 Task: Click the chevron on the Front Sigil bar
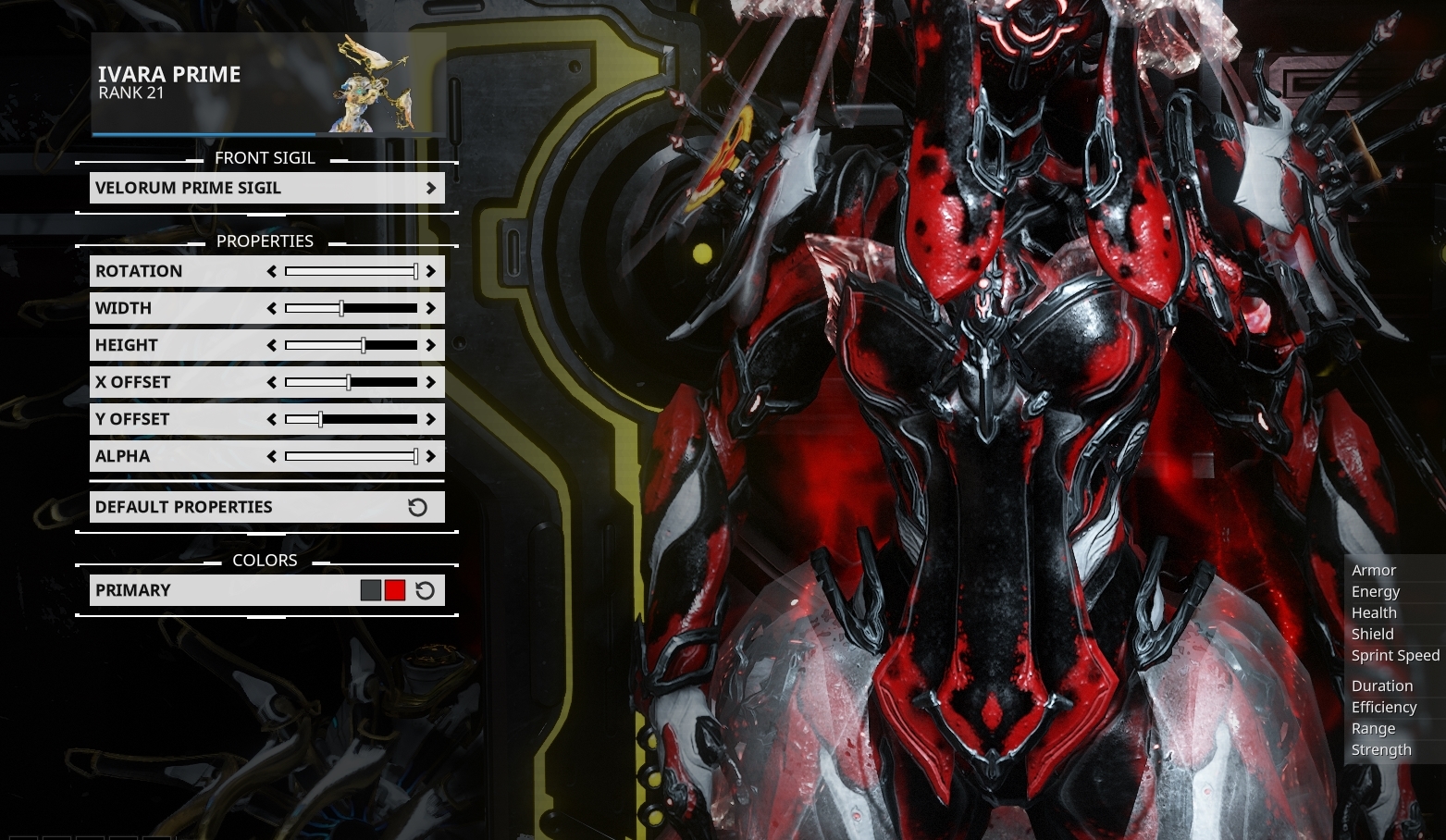430,187
